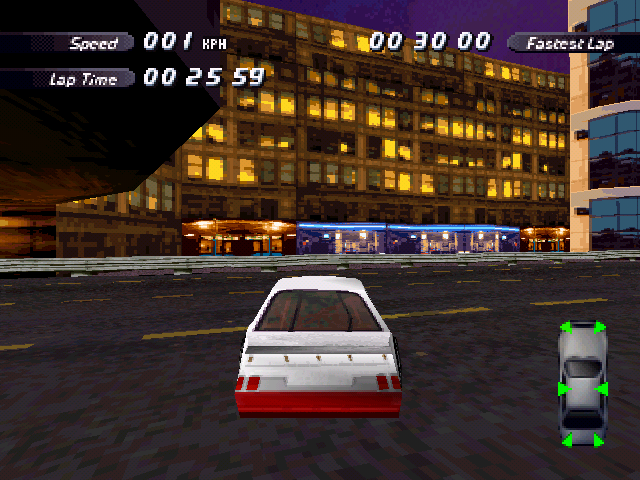Click the car damage indicator icon
The image size is (640, 480).
click(582, 384)
